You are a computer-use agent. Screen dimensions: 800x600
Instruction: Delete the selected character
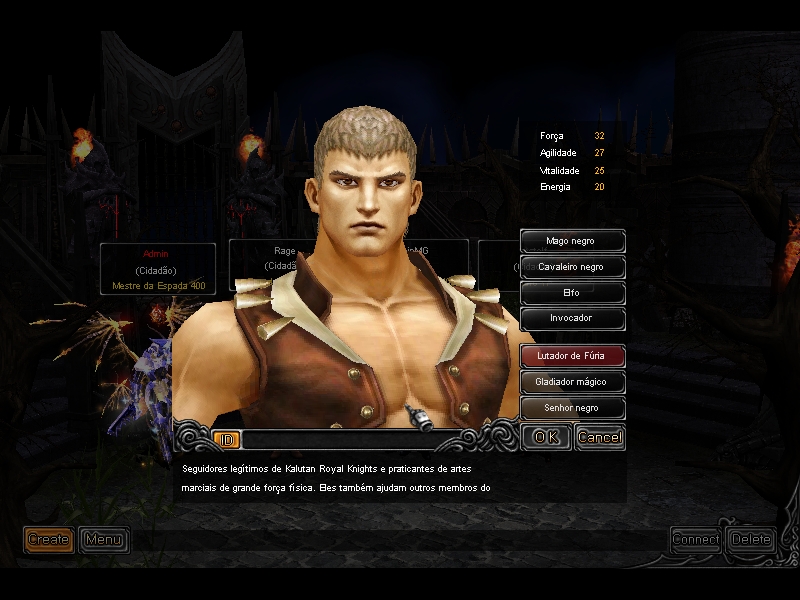[x=751, y=539]
